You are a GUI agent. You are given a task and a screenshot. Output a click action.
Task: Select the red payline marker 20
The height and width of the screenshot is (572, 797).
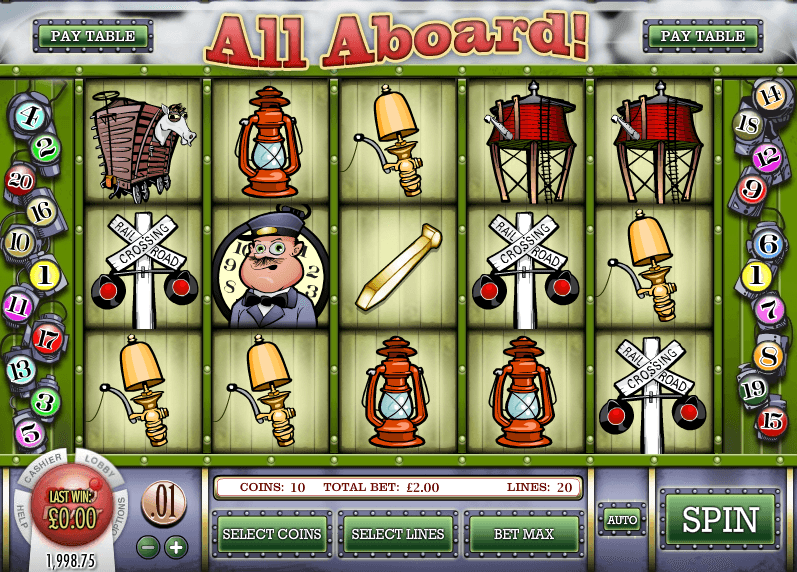(x=20, y=179)
